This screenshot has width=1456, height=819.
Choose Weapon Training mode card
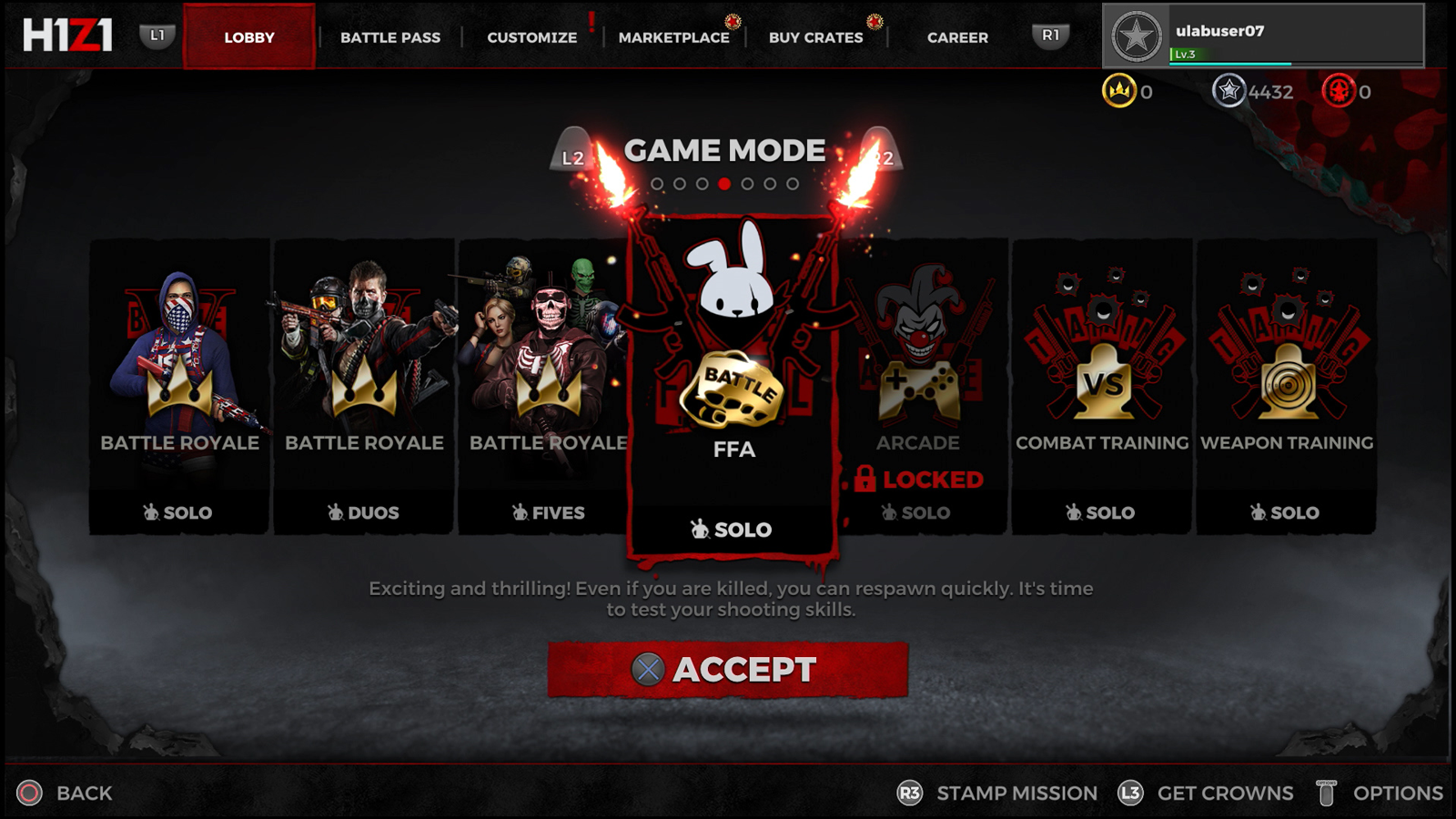(1286, 387)
